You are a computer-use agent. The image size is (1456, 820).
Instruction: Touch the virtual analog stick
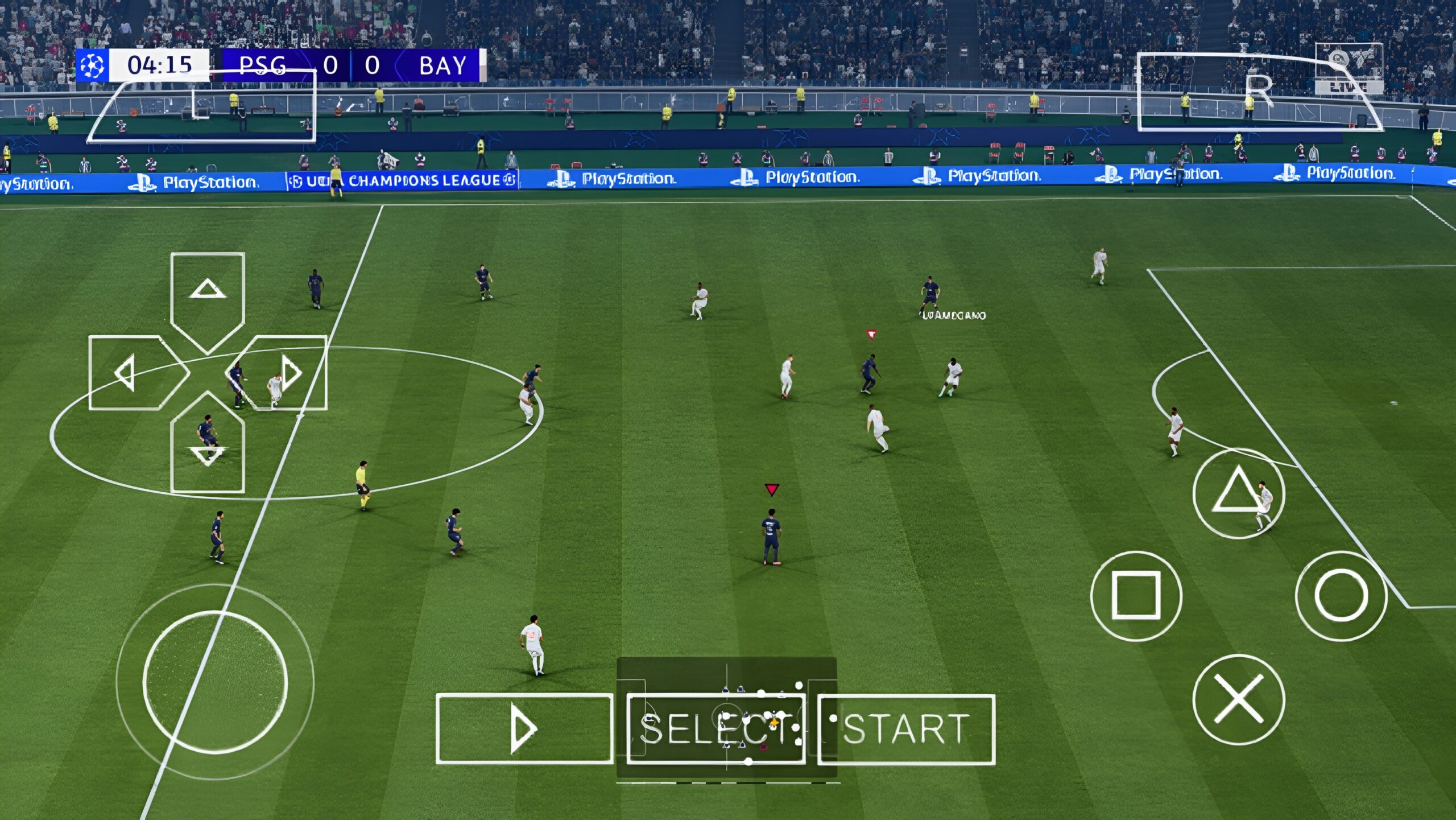pyautogui.click(x=215, y=682)
